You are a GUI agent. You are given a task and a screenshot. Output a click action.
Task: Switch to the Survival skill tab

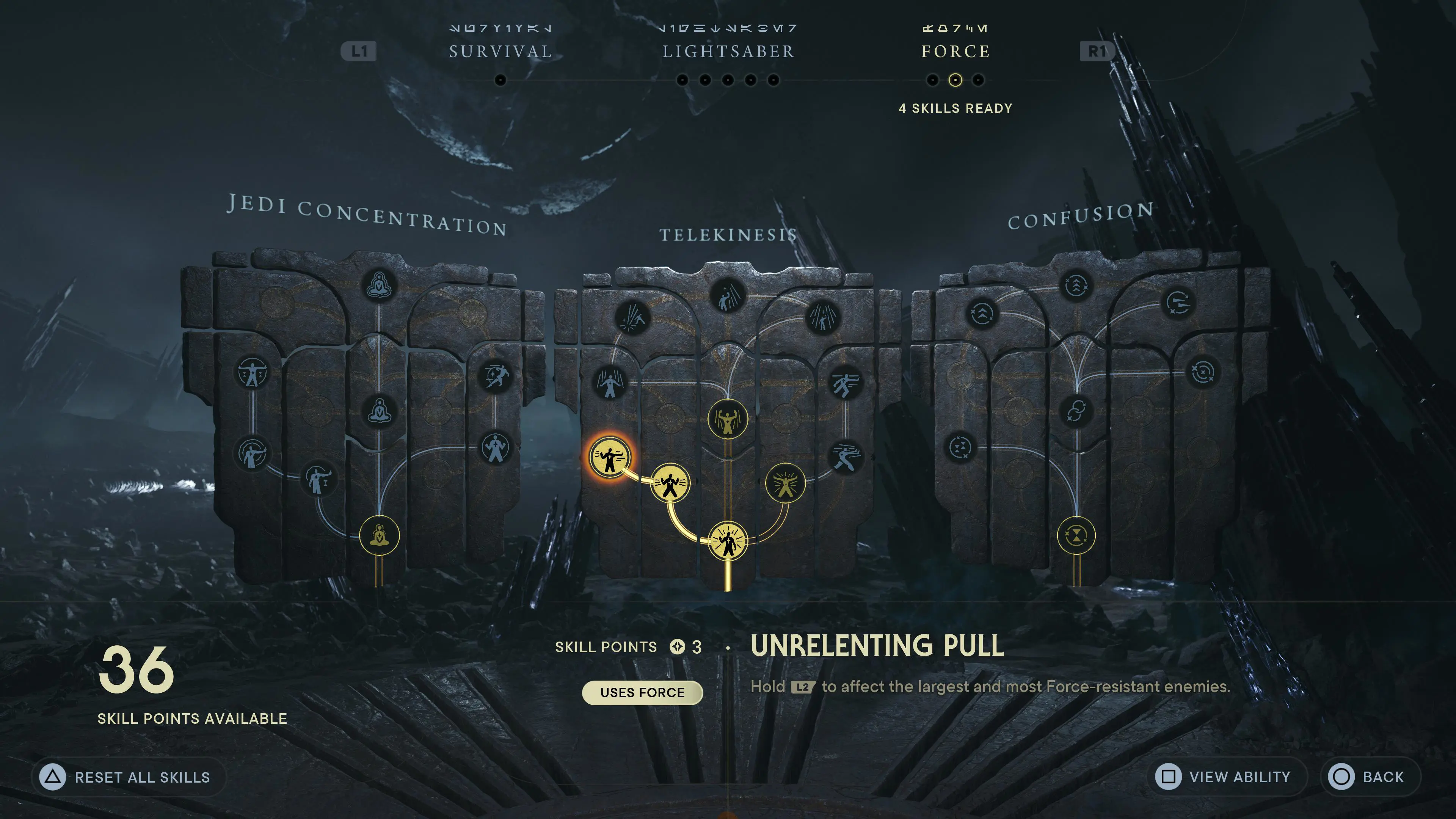(x=500, y=51)
